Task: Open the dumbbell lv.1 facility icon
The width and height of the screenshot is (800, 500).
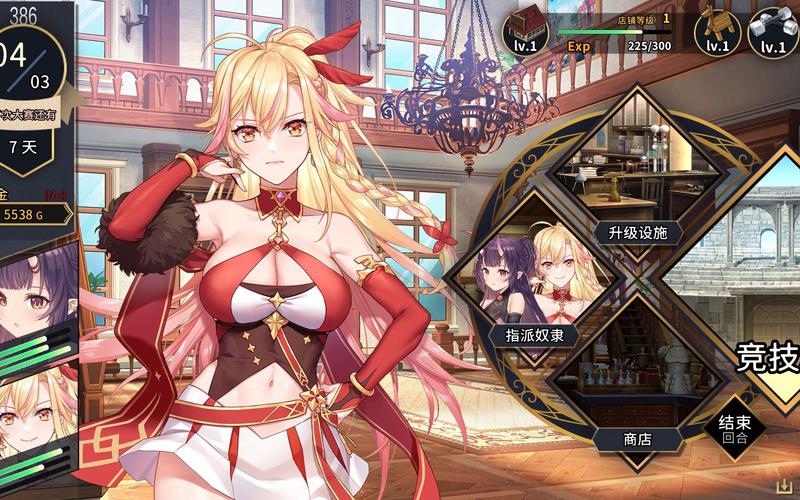Action: coord(772,31)
